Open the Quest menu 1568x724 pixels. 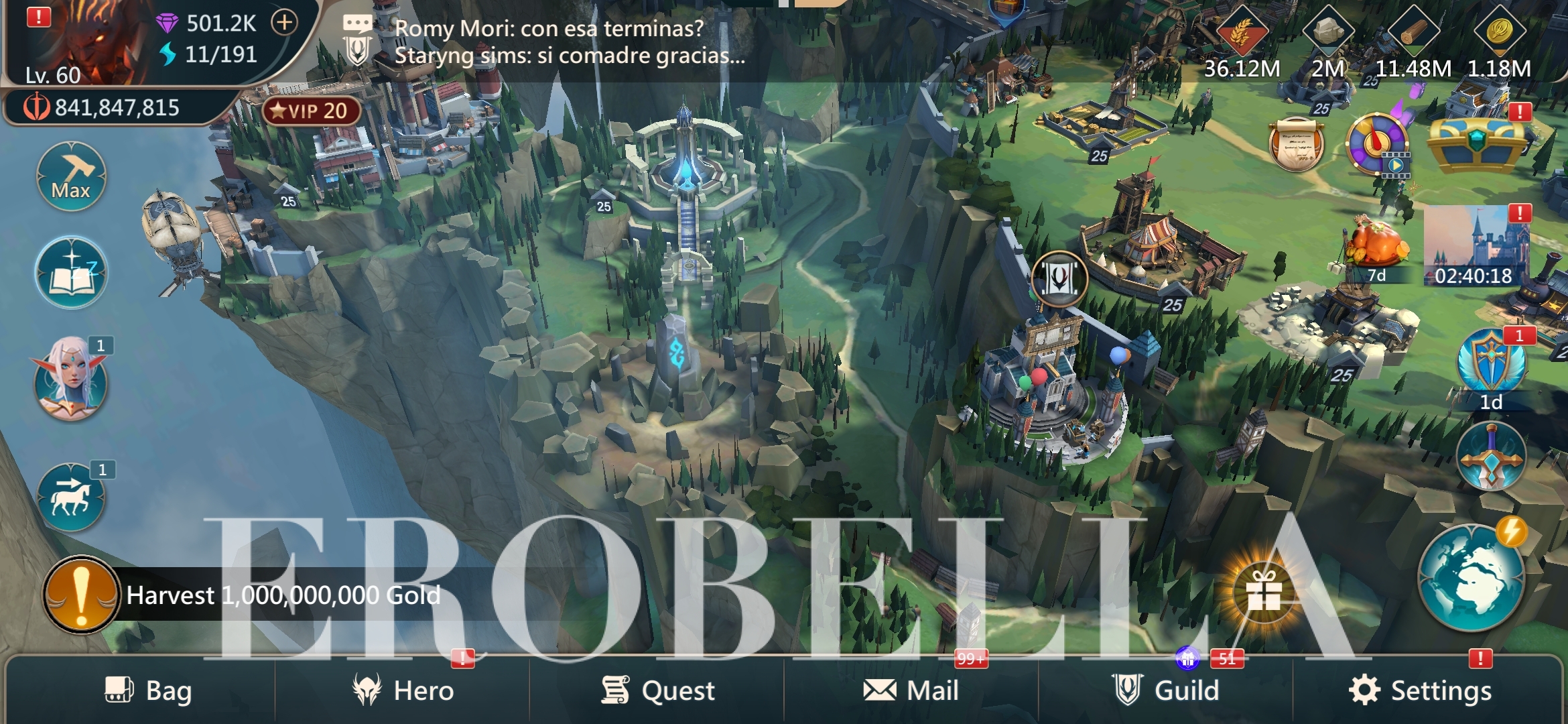tap(658, 690)
